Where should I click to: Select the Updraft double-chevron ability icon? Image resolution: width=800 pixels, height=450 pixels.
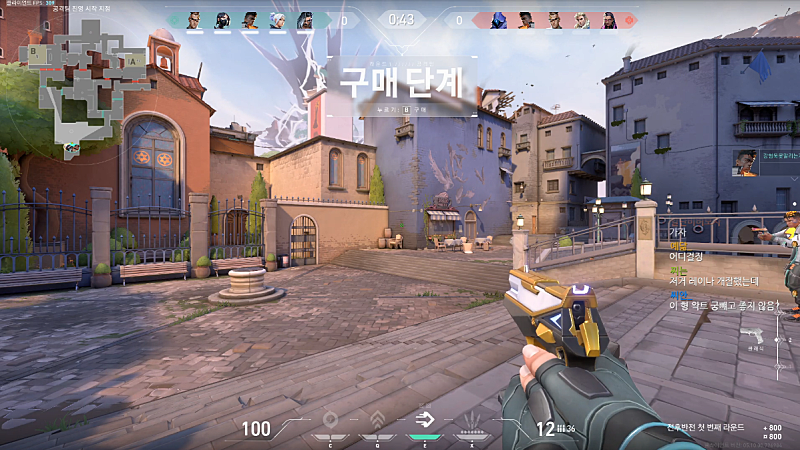[x=377, y=420]
